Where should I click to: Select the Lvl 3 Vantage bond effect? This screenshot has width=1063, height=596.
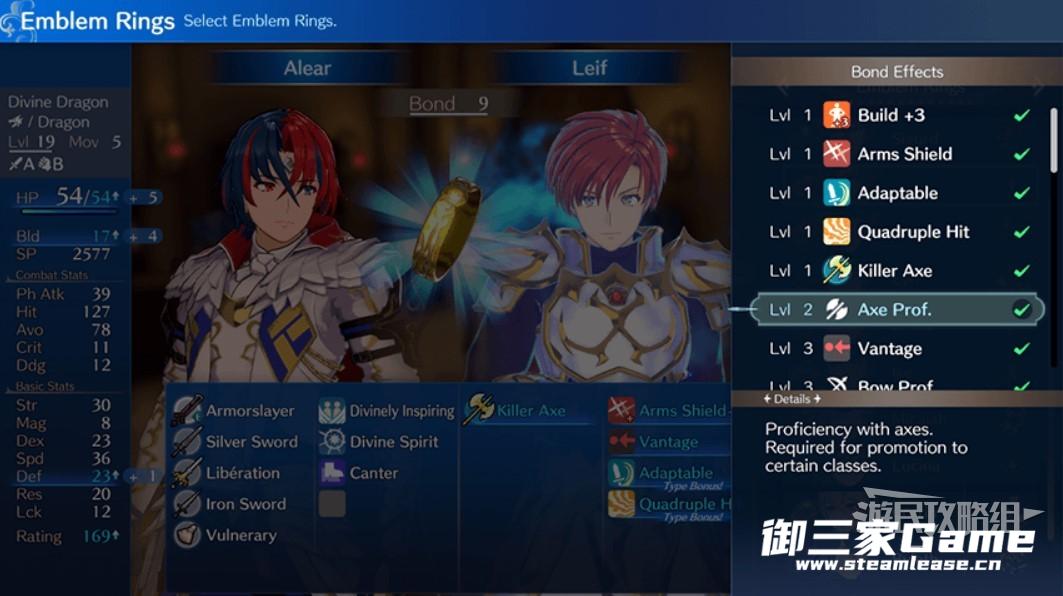(890, 349)
